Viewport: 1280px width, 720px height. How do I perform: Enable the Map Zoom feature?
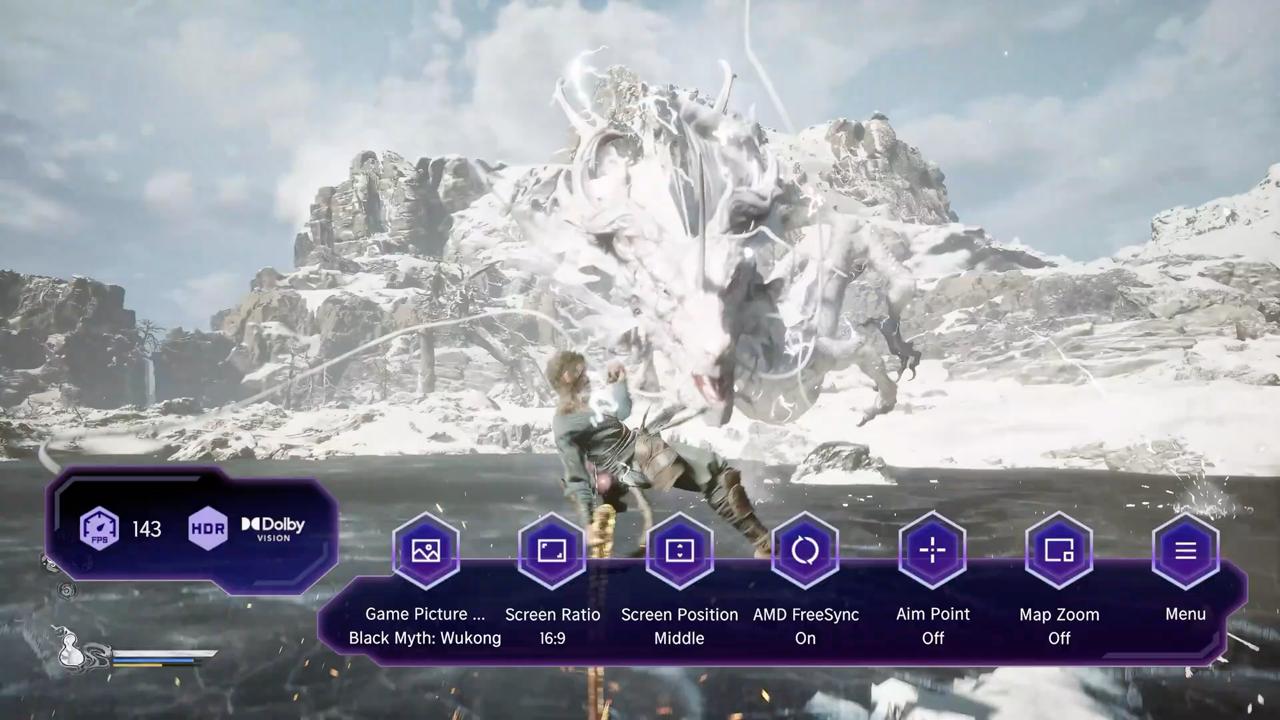tap(1059, 551)
